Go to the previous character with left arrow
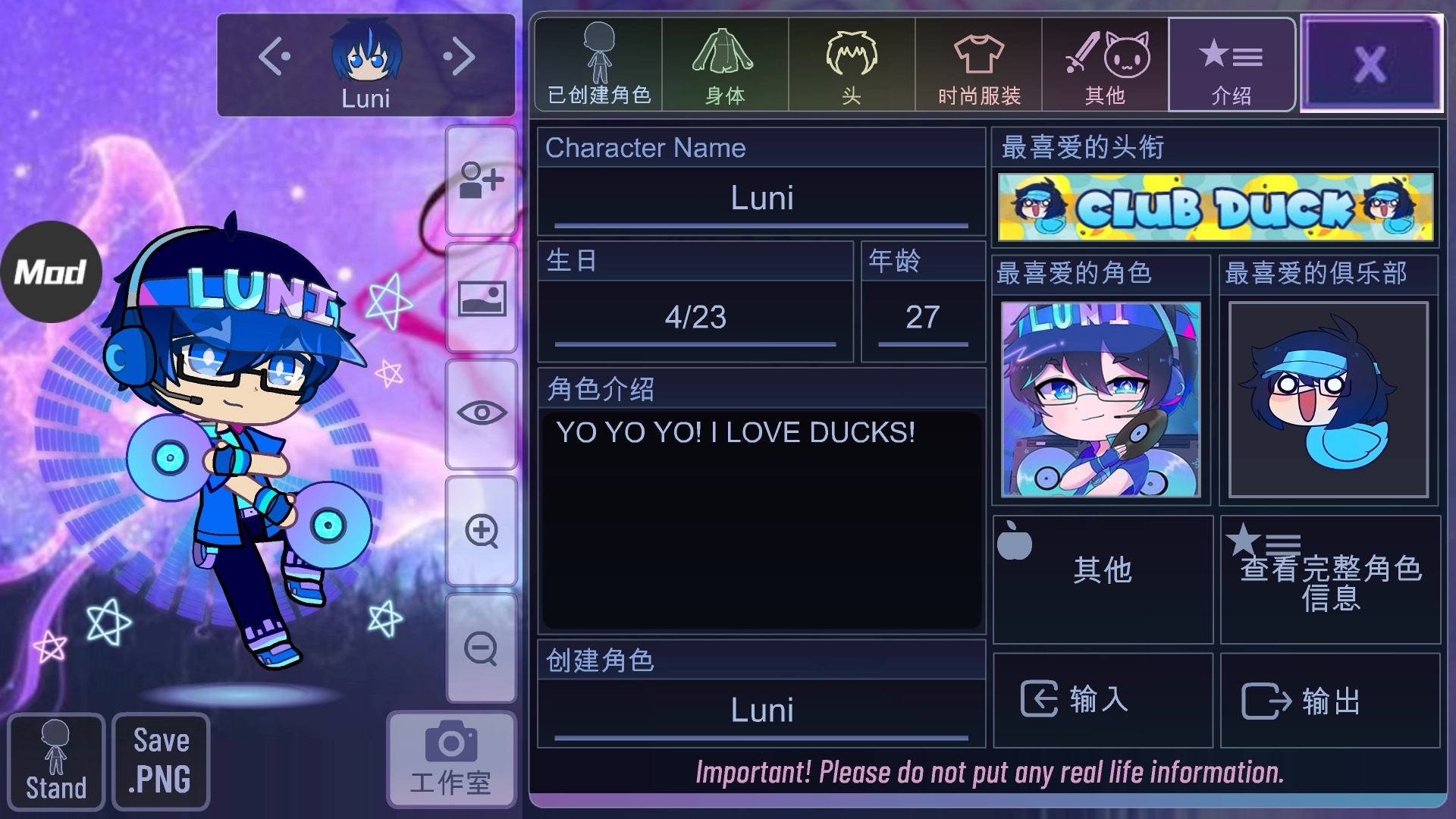The height and width of the screenshot is (819, 1456). pyautogui.click(x=275, y=57)
